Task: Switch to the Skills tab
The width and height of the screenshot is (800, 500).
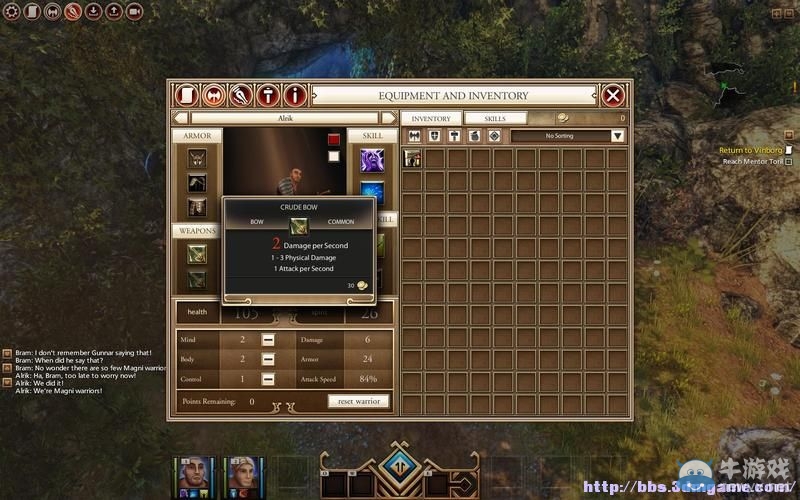Action: point(495,118)
